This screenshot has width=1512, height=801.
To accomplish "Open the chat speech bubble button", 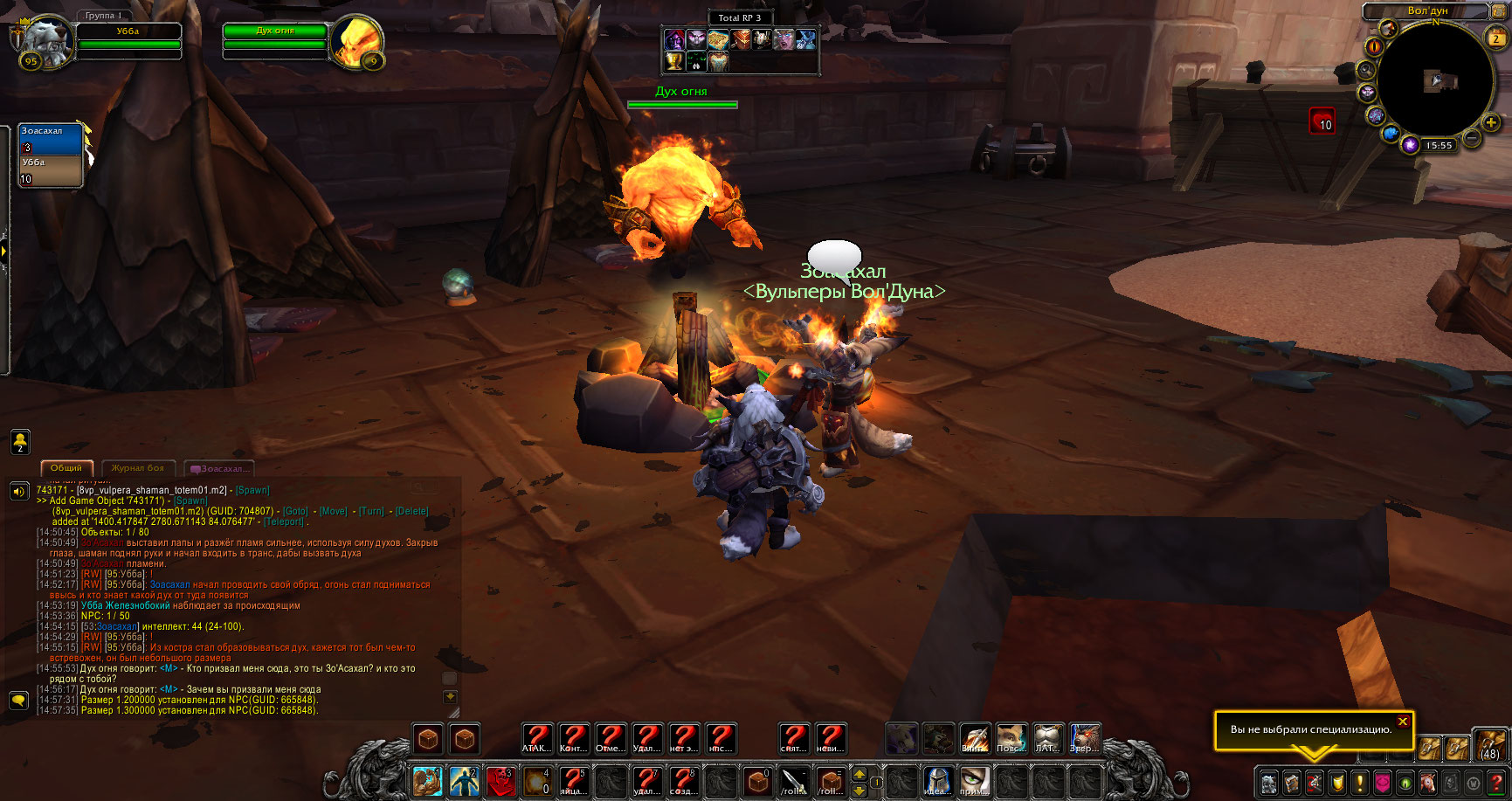I will point(18,700).
